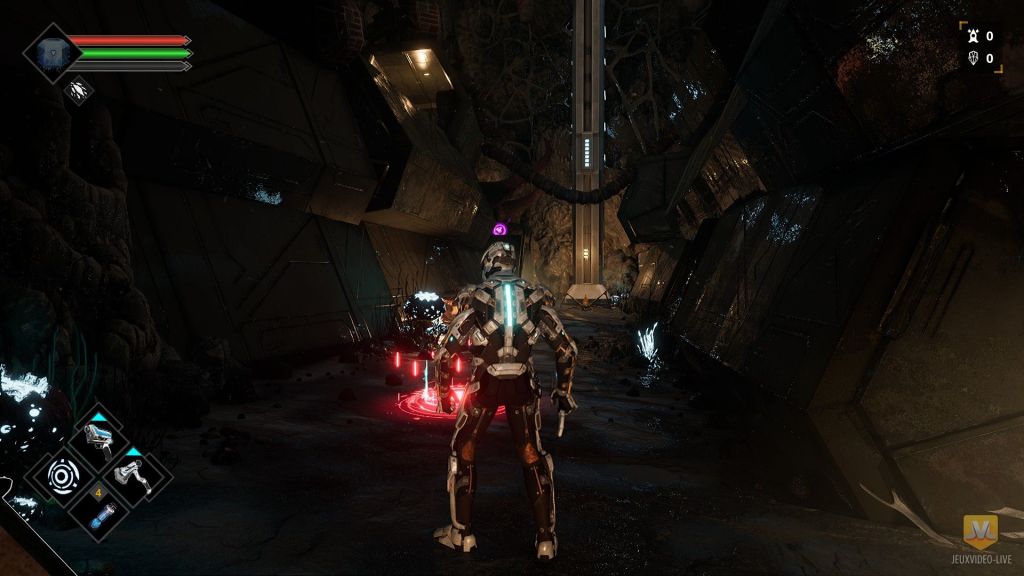Click the shield-shaped resource icon
Viewport: 1024px width, 576px height.
click(970, 58)
